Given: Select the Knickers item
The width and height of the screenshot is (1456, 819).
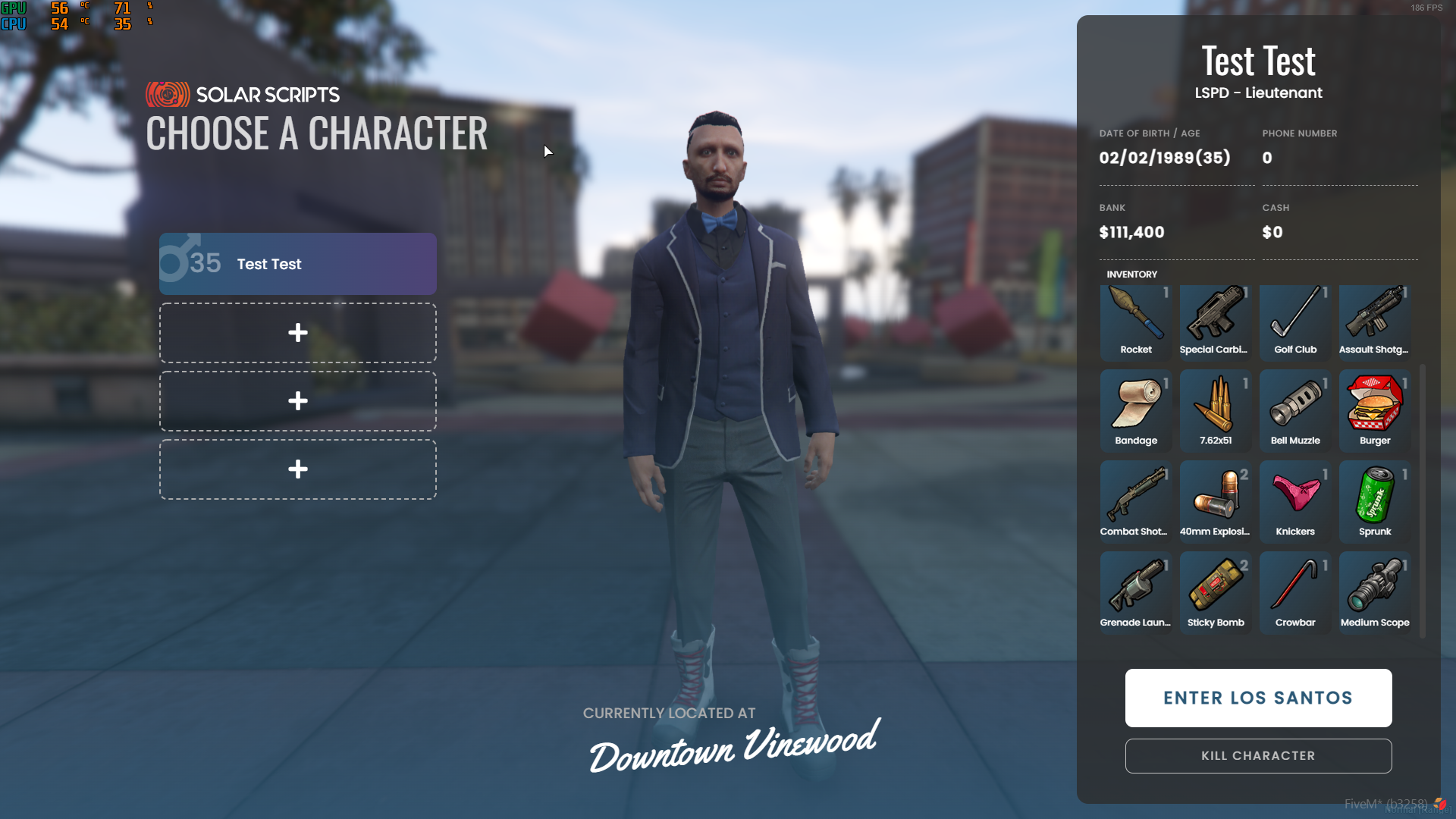Looking at the screenshot, I should click(1295, 501).
